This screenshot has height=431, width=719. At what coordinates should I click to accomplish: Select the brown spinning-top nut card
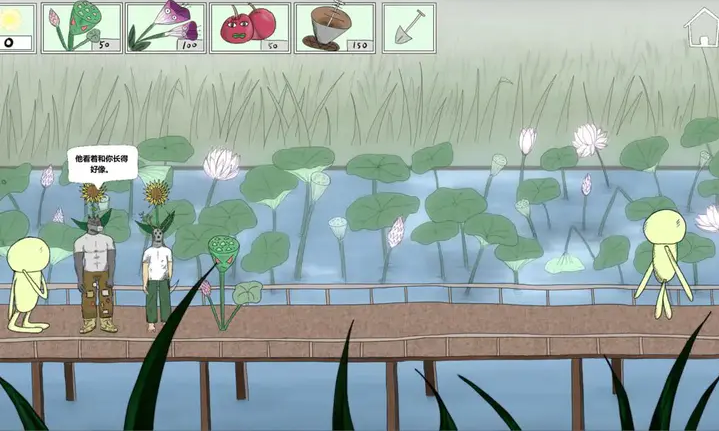(334, 27)
